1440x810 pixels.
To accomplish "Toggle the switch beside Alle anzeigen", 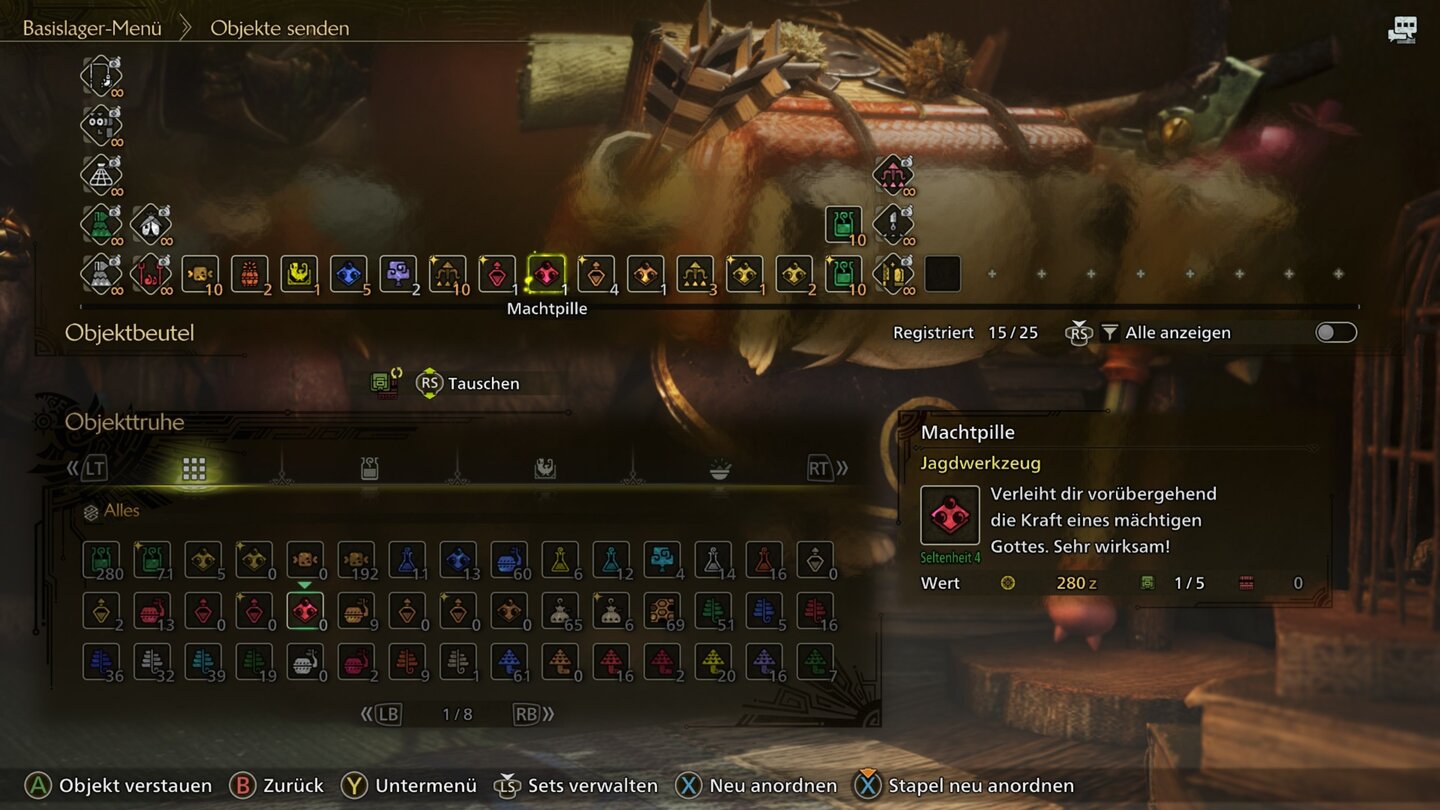I will click(1336, 332).
